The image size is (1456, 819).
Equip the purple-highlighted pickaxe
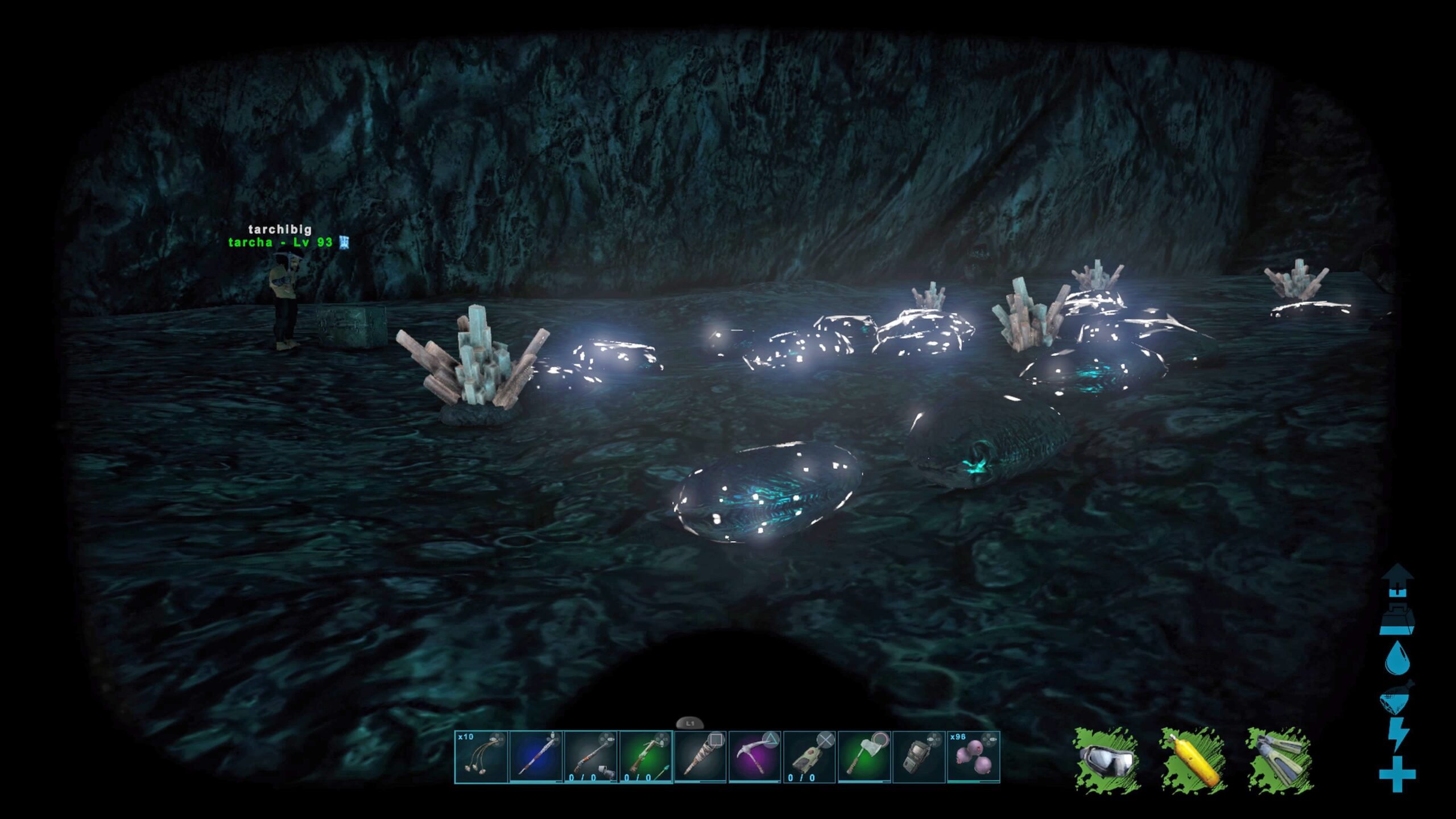(754, 757)
